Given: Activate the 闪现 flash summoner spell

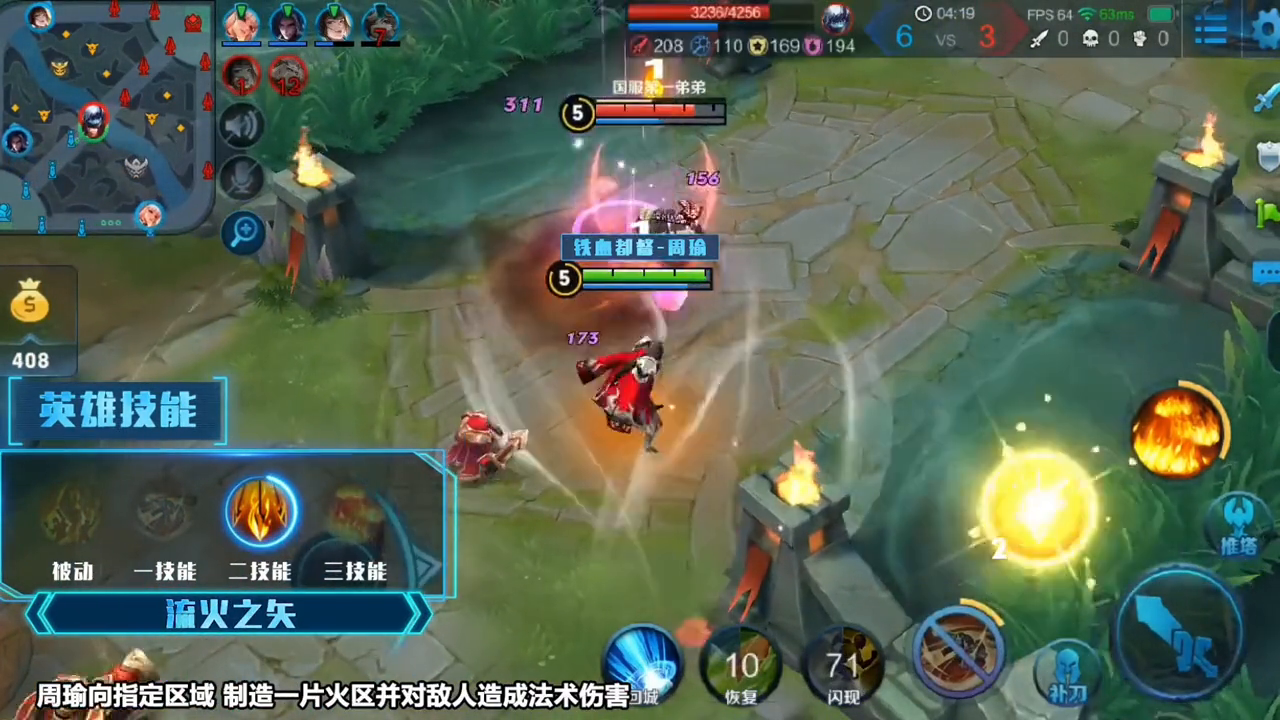Looking at the screenshot, I should click(x=845, y=663).
